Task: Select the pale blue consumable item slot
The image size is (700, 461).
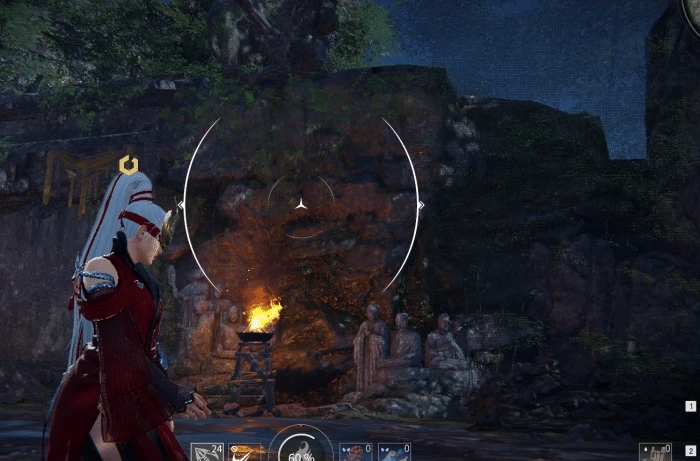Action: pos(394,452)
